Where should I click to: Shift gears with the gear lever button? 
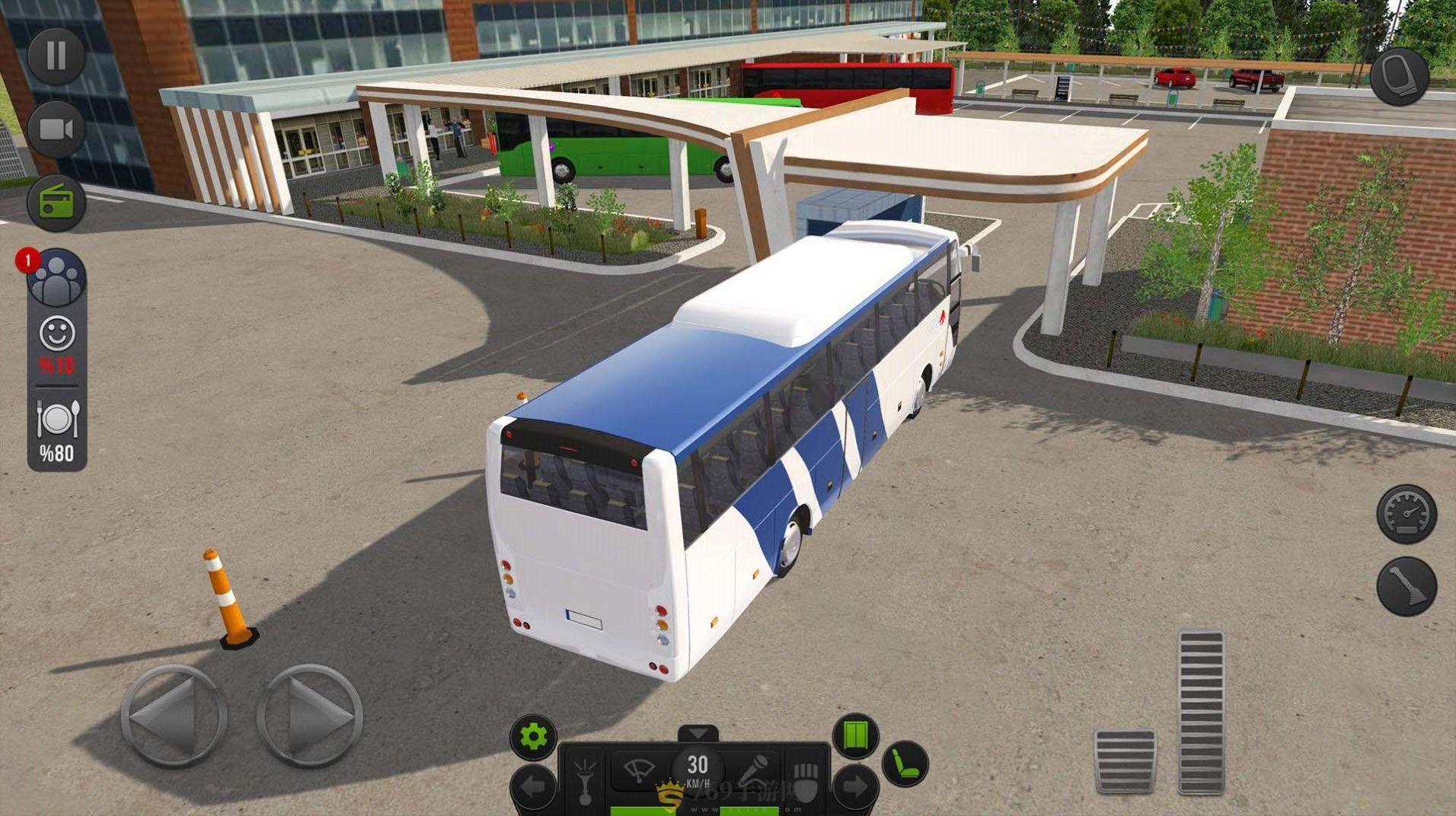1406,586
